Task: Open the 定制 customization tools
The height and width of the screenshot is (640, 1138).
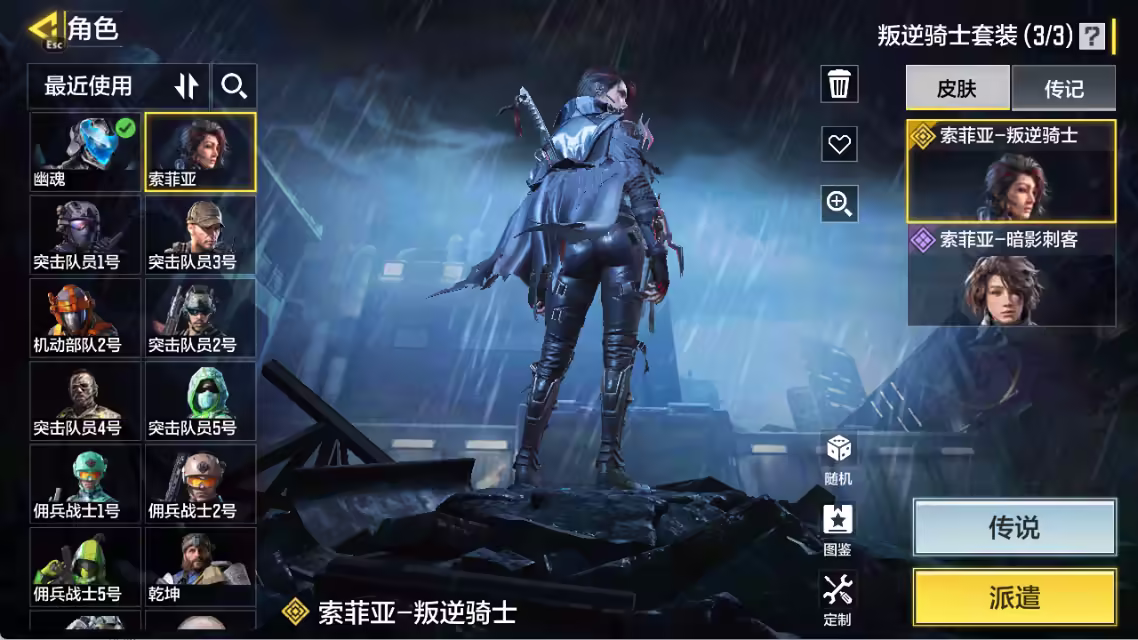Action: [838, 598]
